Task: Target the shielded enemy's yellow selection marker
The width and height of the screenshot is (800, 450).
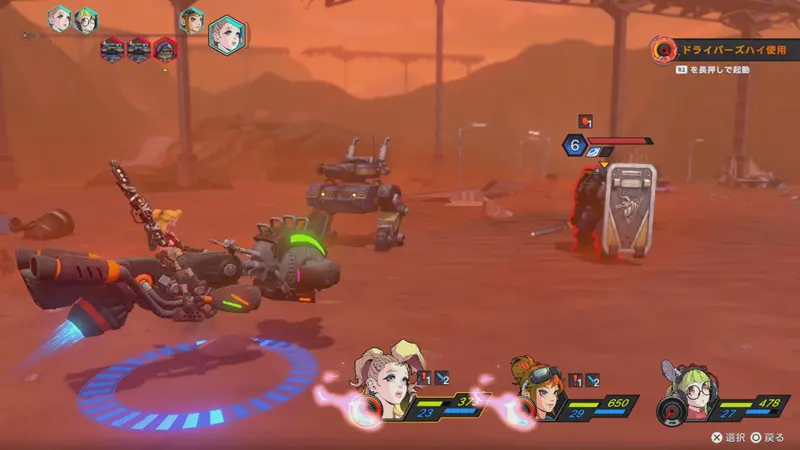Action: tap(603, 163)
